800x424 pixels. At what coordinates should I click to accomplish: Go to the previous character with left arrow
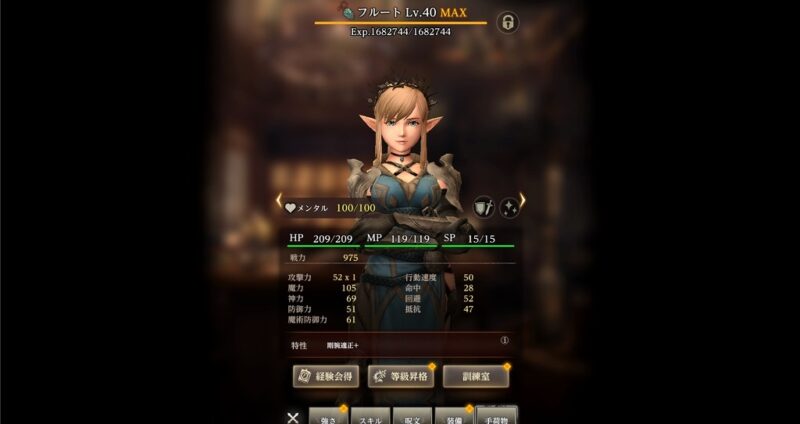(279, 204)
